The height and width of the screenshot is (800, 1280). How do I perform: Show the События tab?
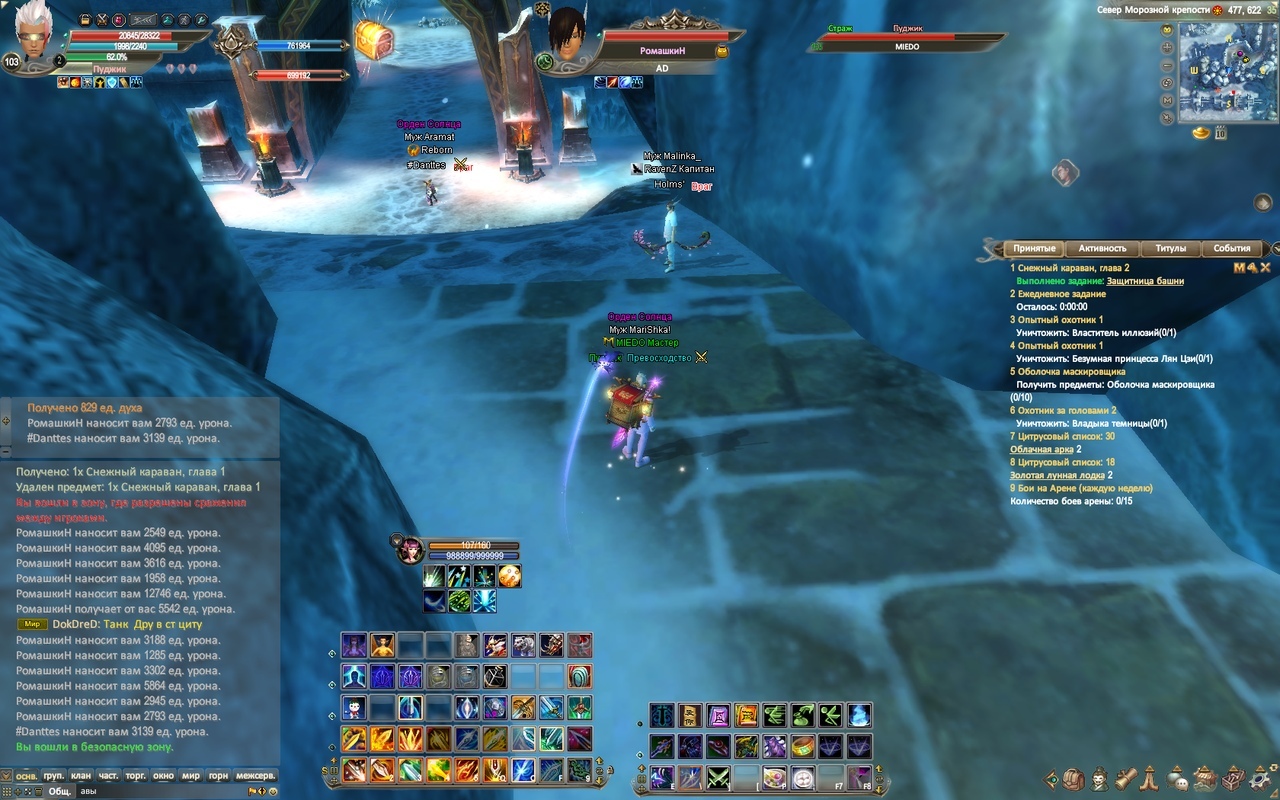point(1231,248)
